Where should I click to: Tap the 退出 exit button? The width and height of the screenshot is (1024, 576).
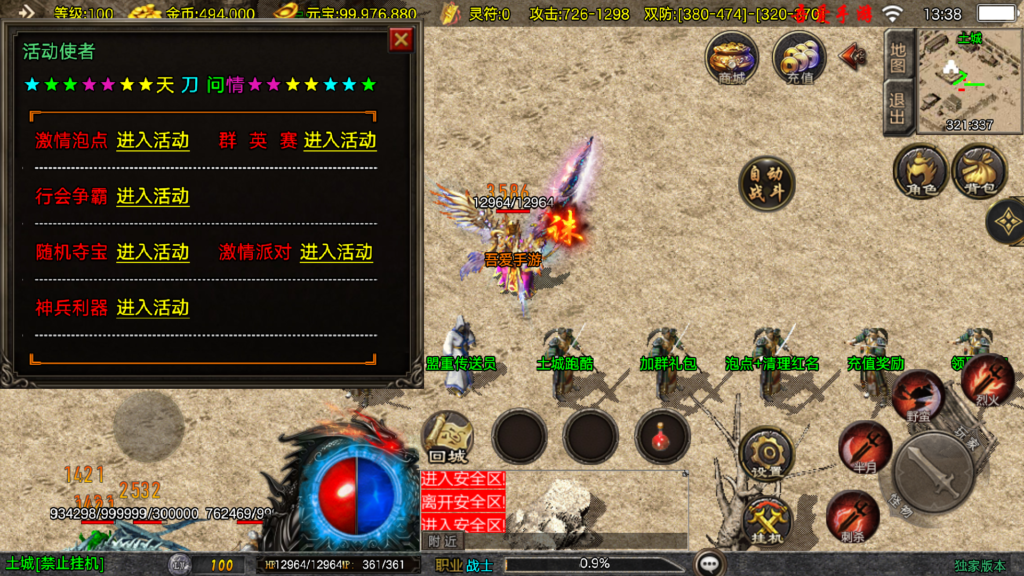pyautogui.click(x=898, y=108)
